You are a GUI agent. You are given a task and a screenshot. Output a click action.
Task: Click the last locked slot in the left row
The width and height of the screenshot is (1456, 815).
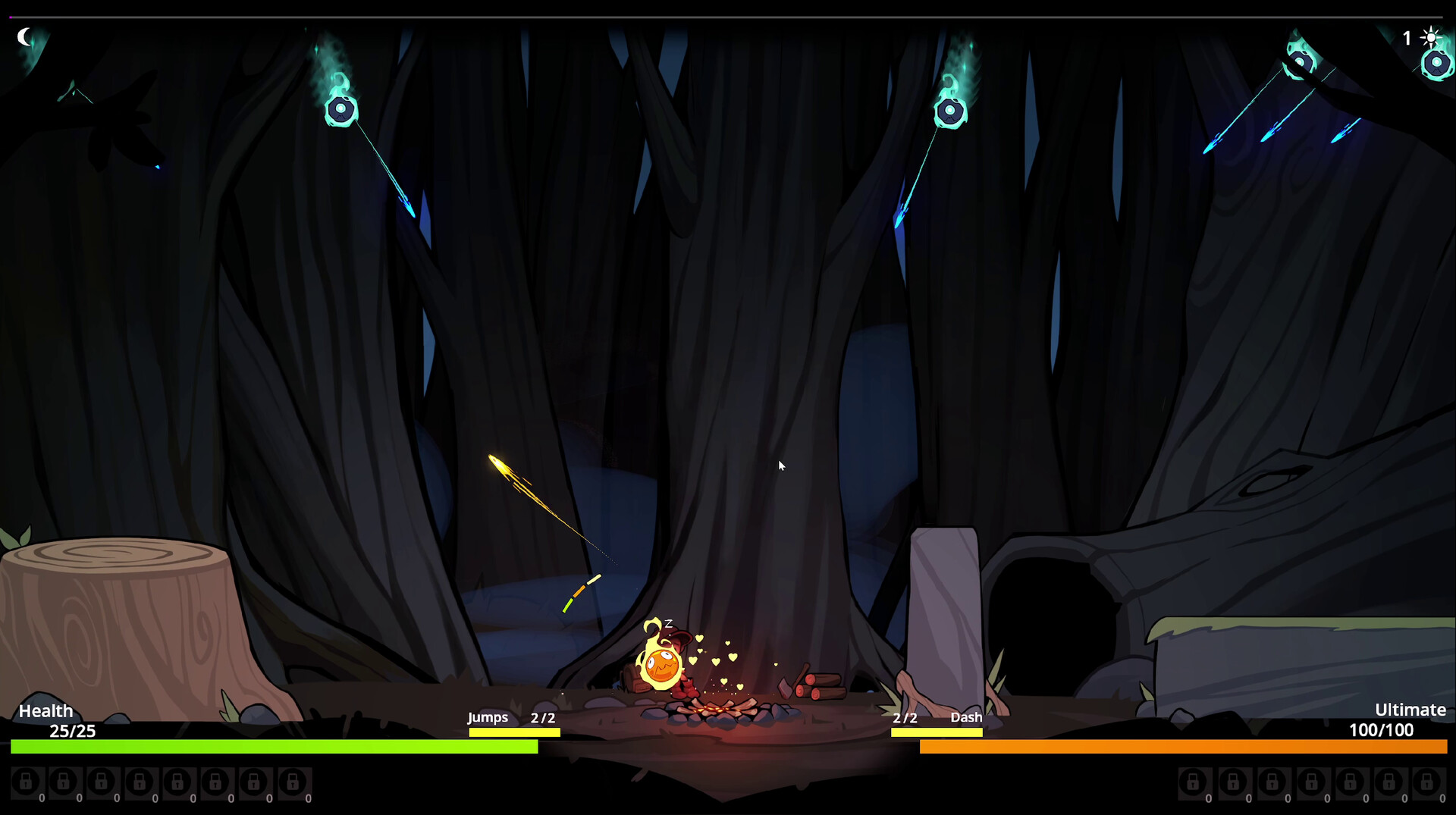[x=293, y=783]
